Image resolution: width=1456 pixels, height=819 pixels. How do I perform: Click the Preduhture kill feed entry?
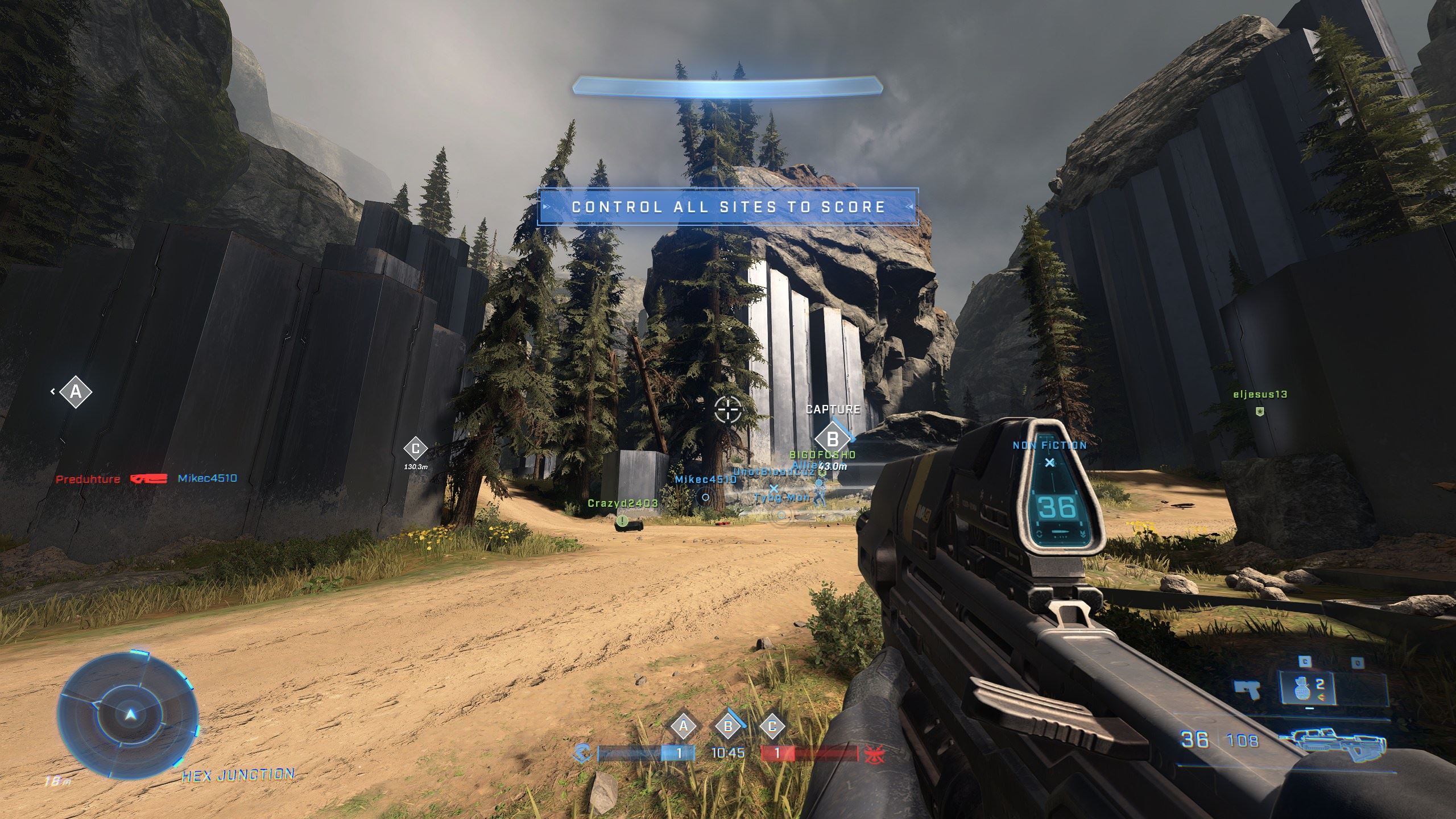pyautogui.click(x=88, y=479)
